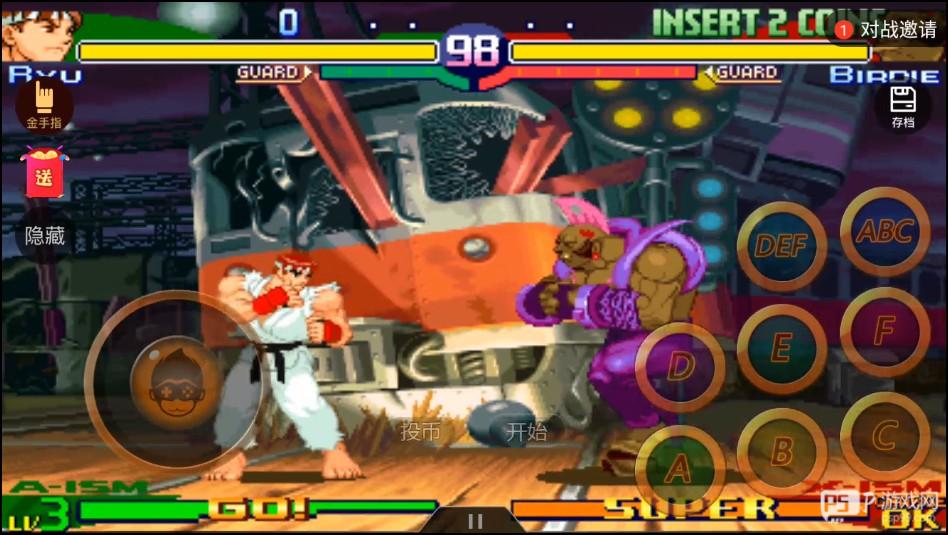Hide the overlay with 隐藏 button
The width and height of the screenshot is (948, 535).
coord(45,236)
